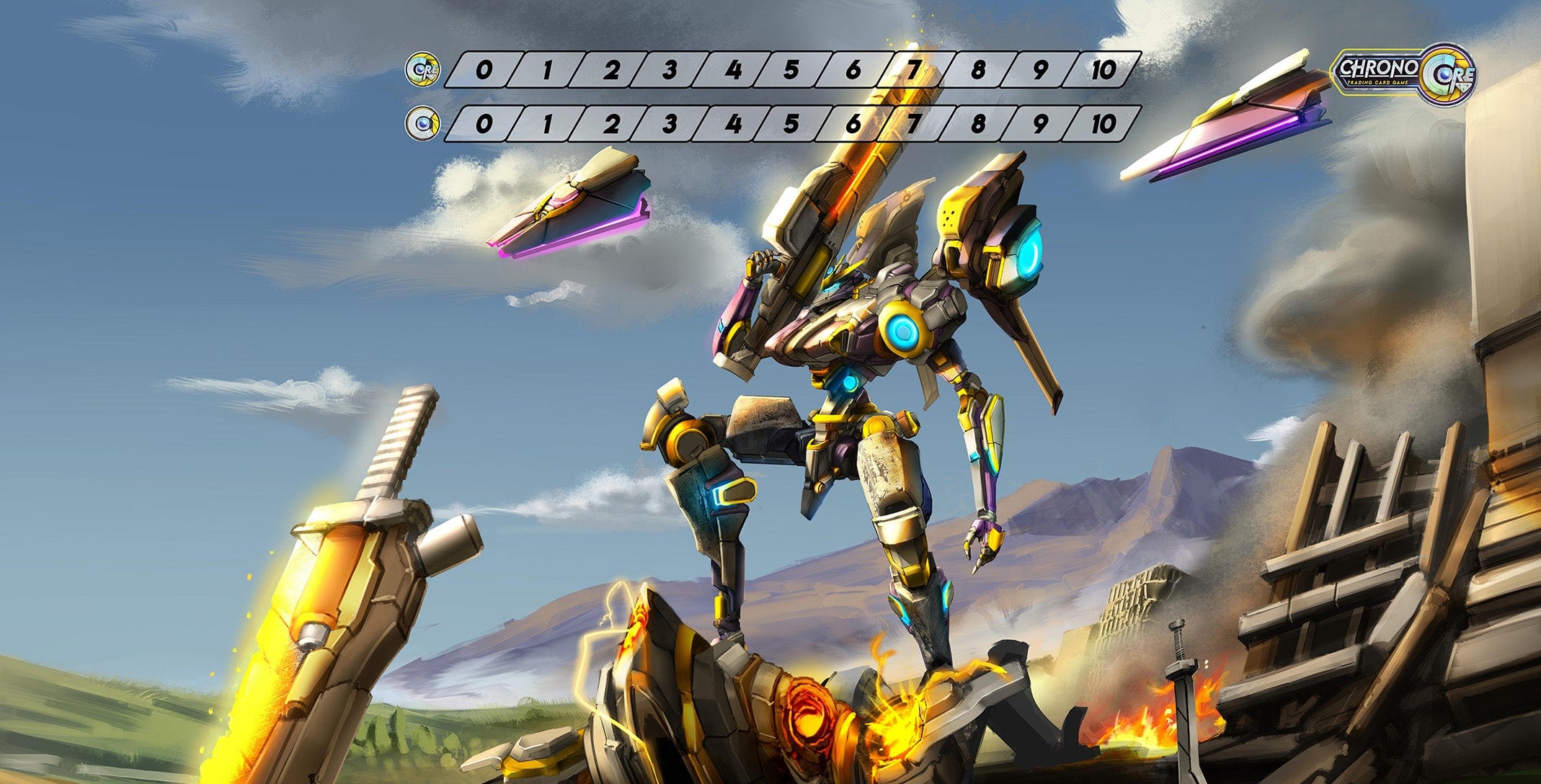The height and width of the screenshot is (784, 1541).
Task: Mark tile 5 on the CORE emblem track
Action: click(792, 70)
